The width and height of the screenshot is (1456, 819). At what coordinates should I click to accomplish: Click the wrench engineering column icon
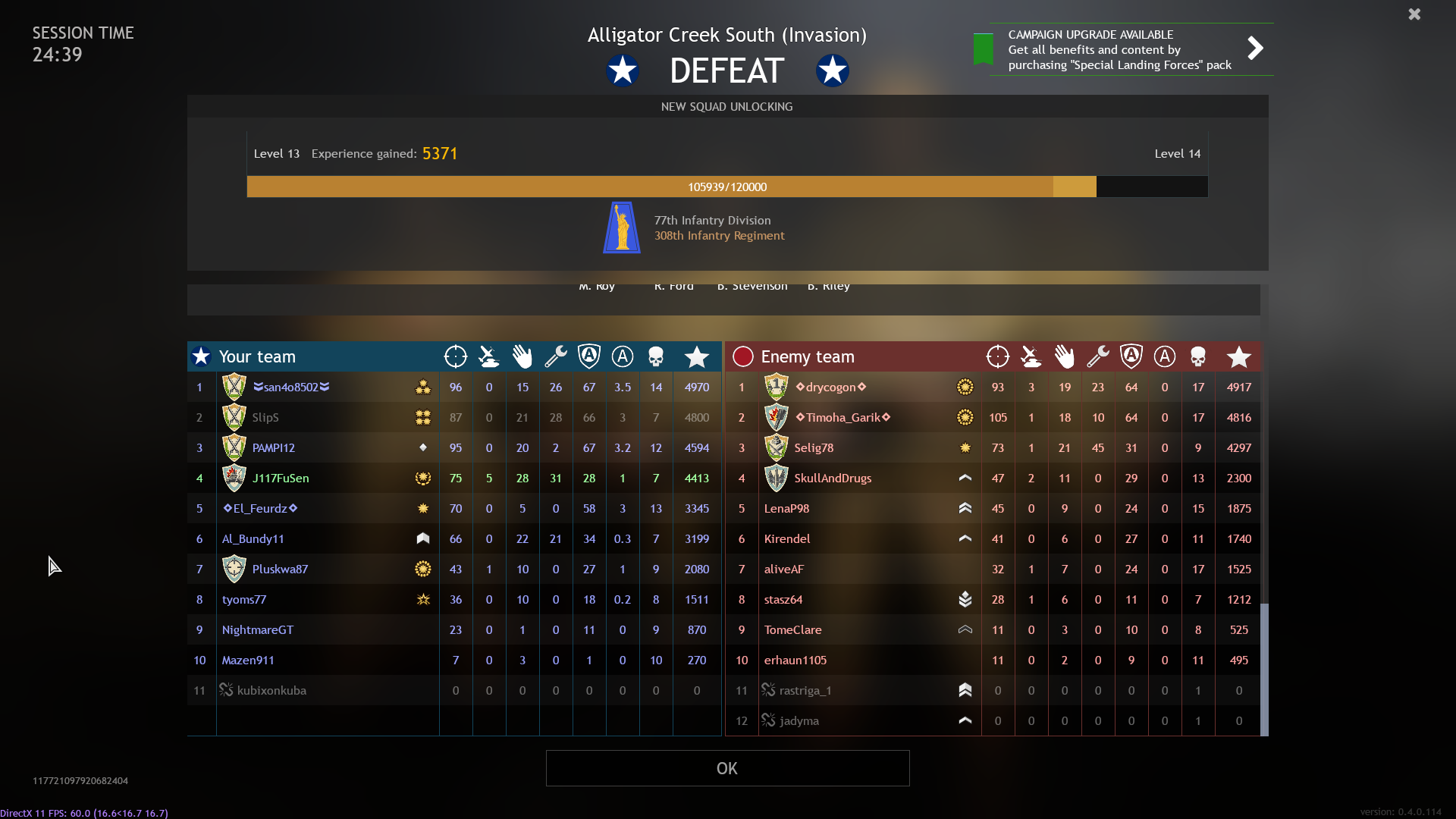(556, 356)
